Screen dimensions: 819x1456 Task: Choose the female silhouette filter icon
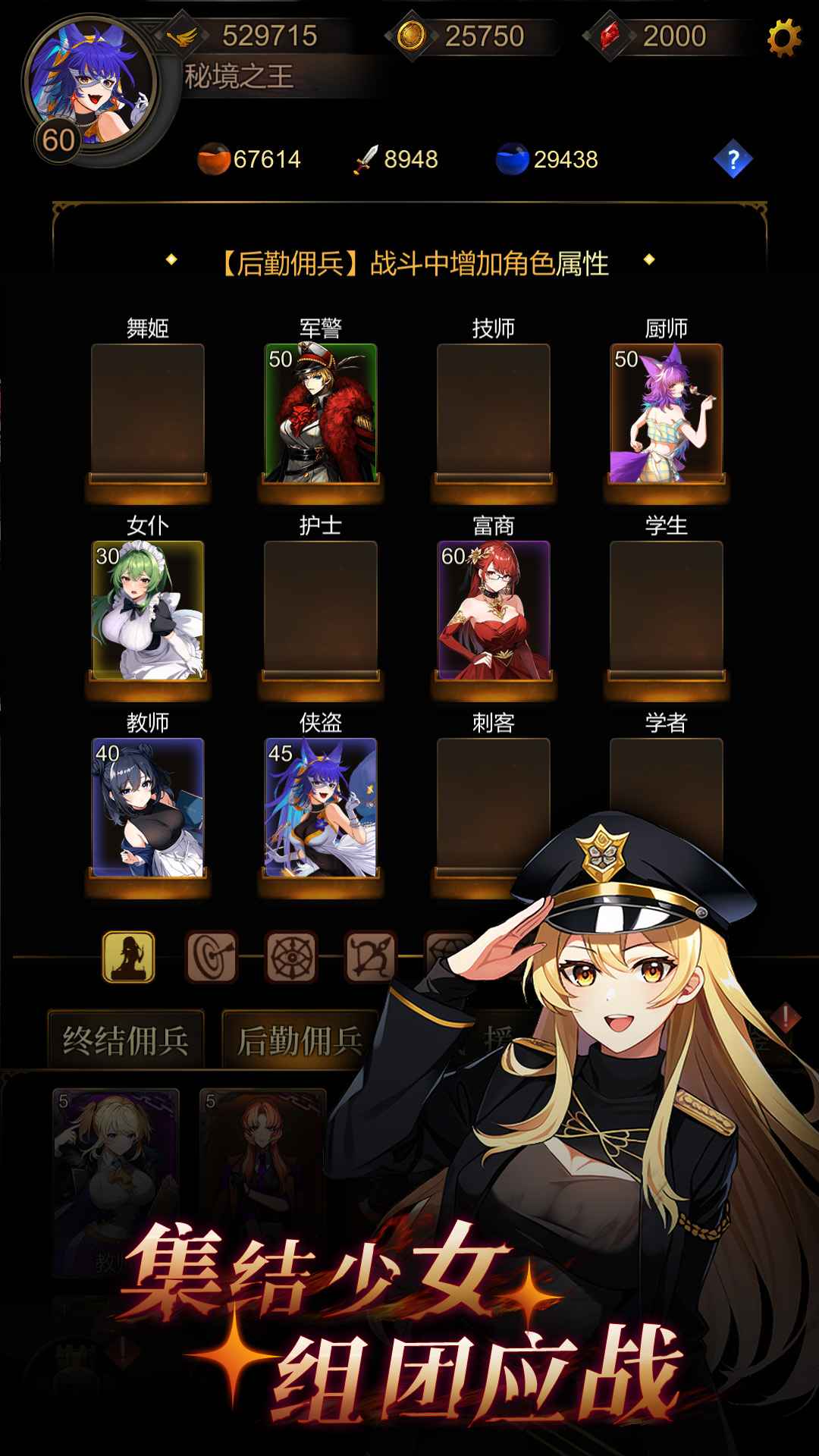tap(129, 957)
